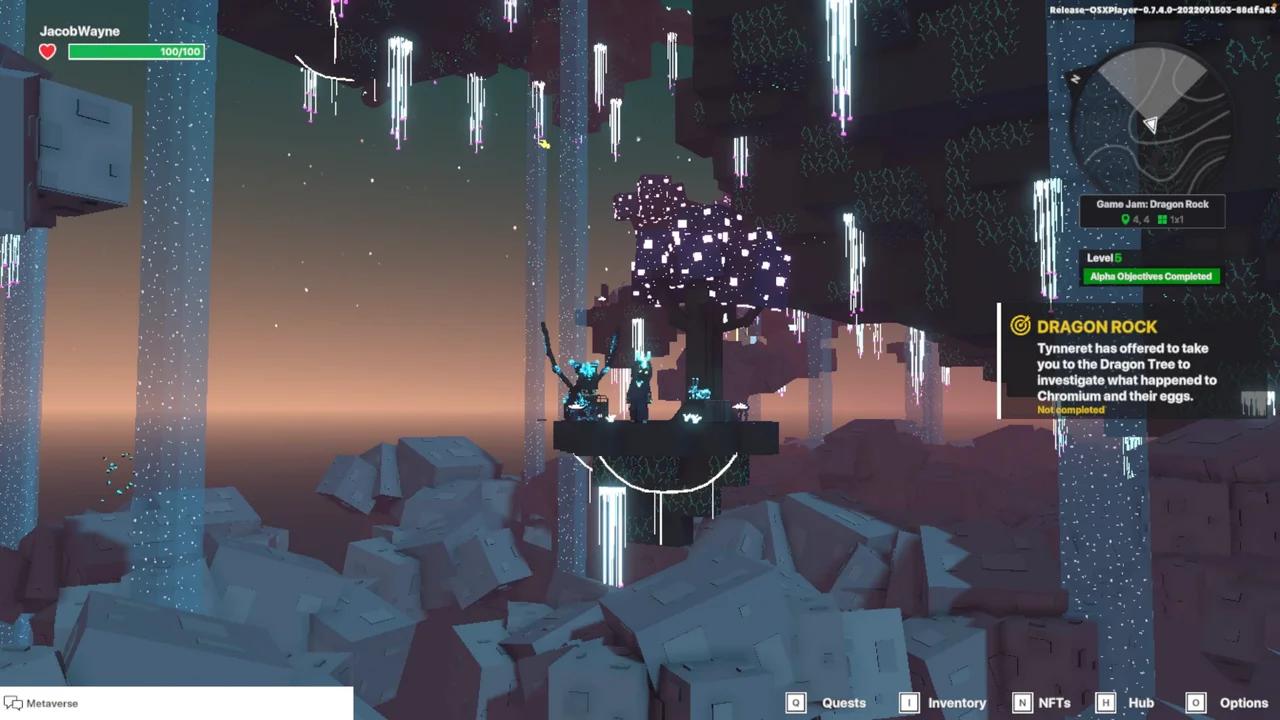Viewport: 1280px width, 720px height.
Task: Click the player arrow on the minimap
Action: click(x=1151, y=124)
